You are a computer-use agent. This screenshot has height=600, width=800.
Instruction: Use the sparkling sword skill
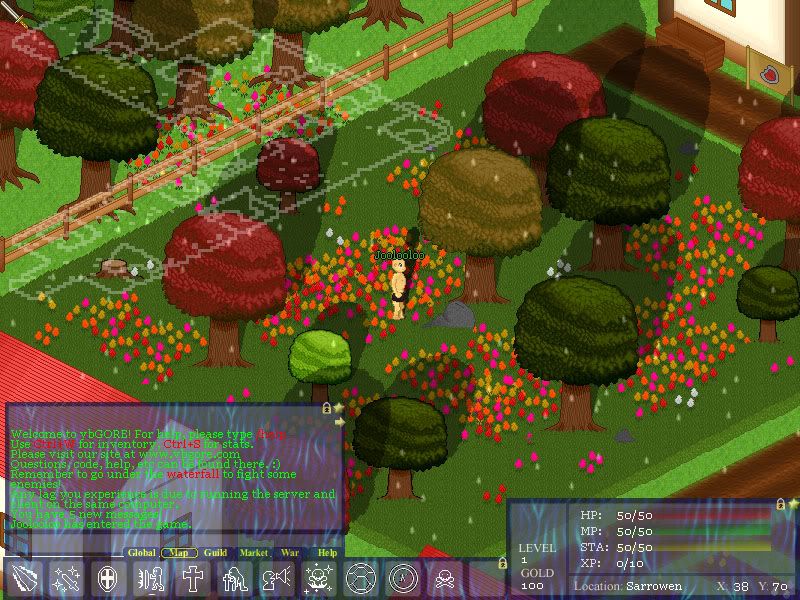[64, 579]
